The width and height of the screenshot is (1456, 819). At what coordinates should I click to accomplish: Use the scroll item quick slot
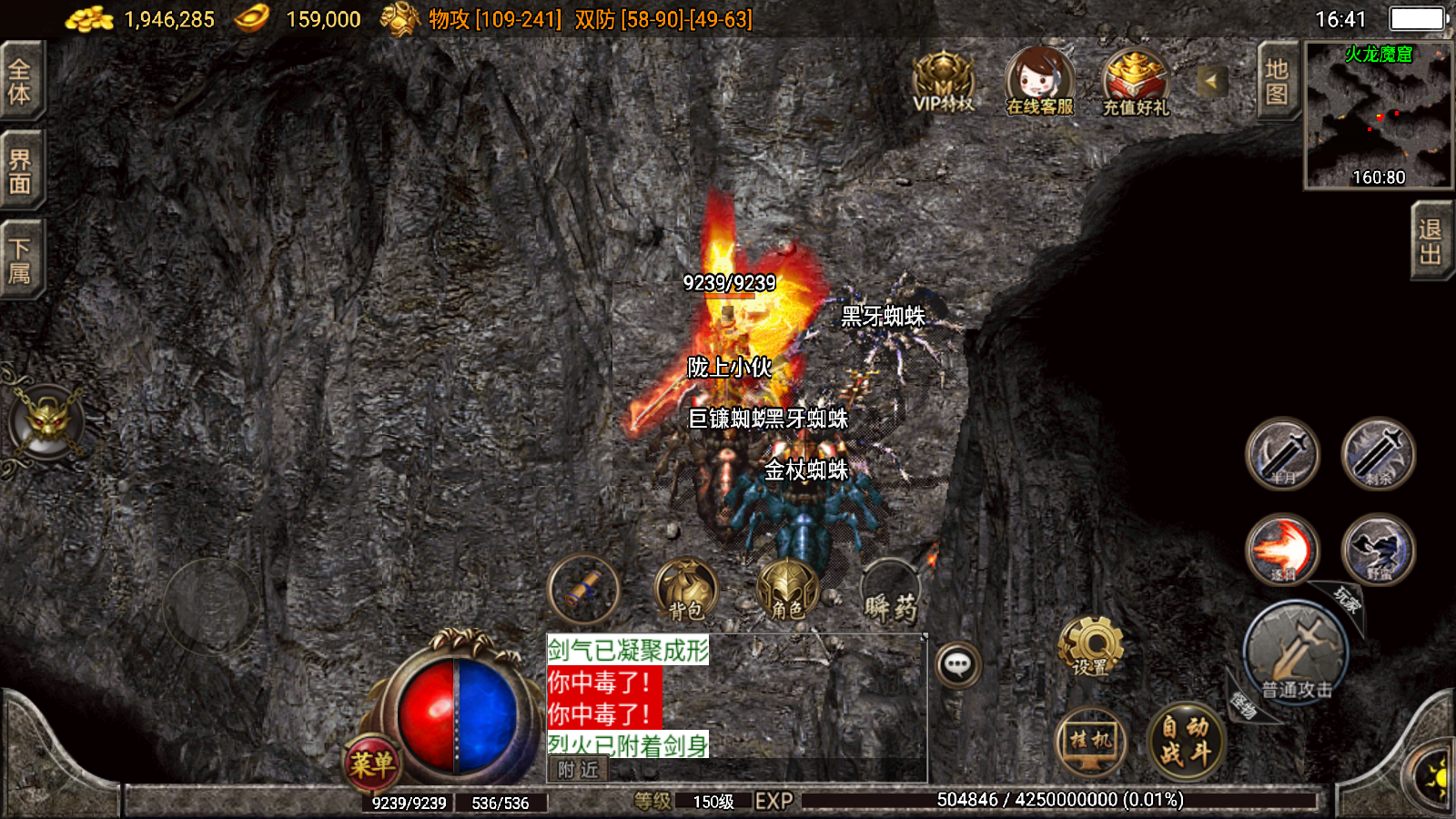[584, 590]
